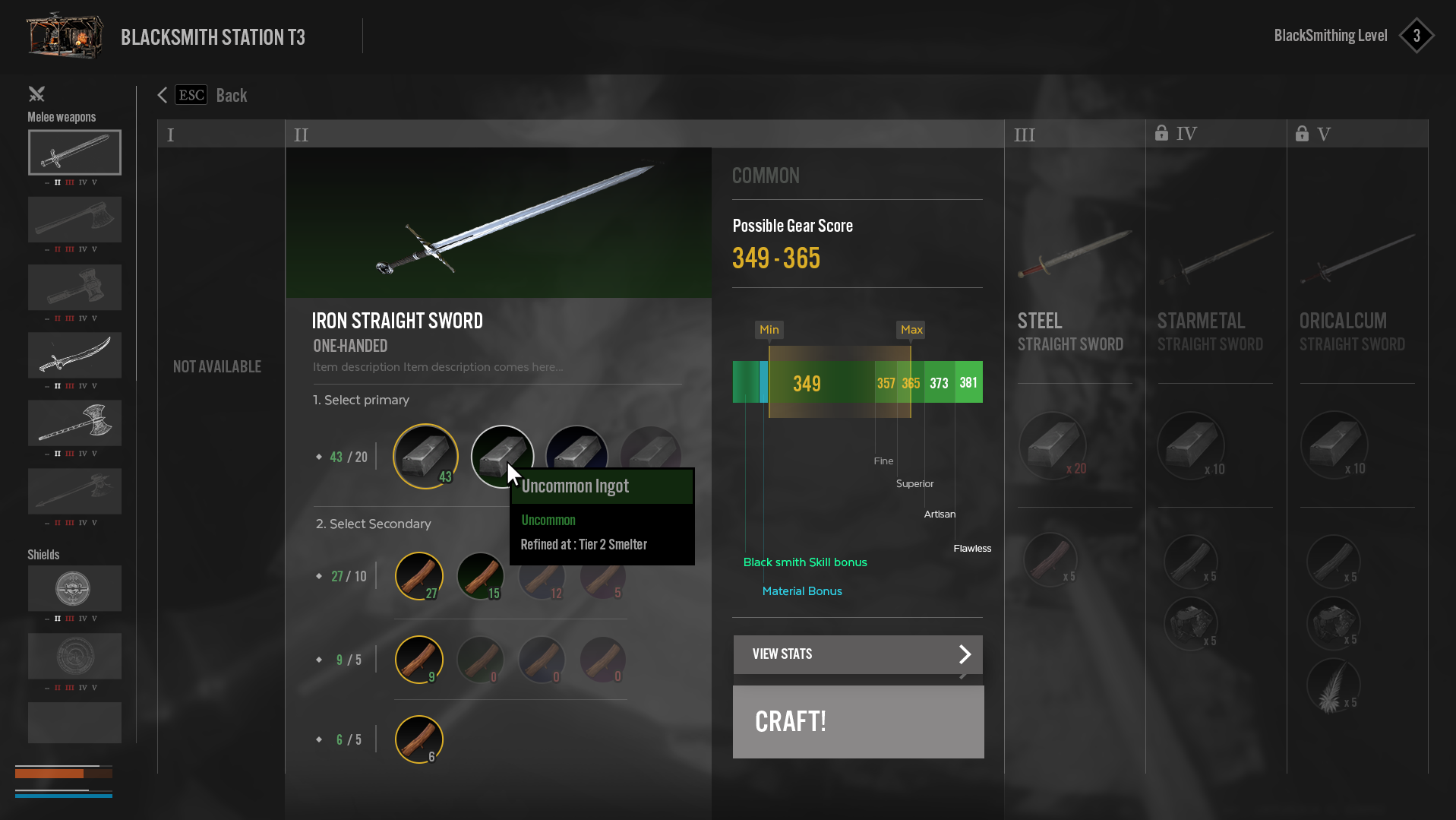Select the wood material with 6 count
Viewport: 1456px width, 820px height.
[418, 739]
